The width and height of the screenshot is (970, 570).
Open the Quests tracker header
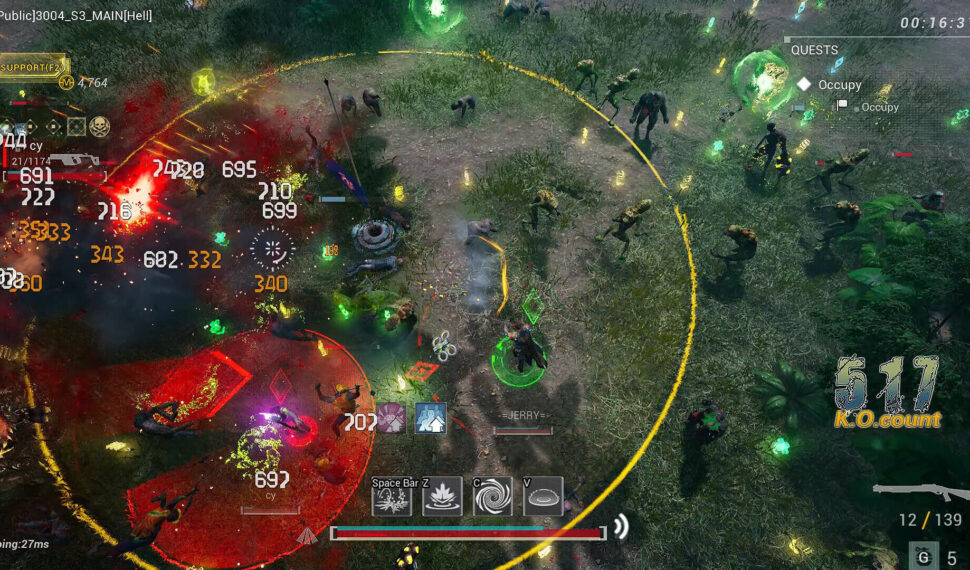pos(815,50)
